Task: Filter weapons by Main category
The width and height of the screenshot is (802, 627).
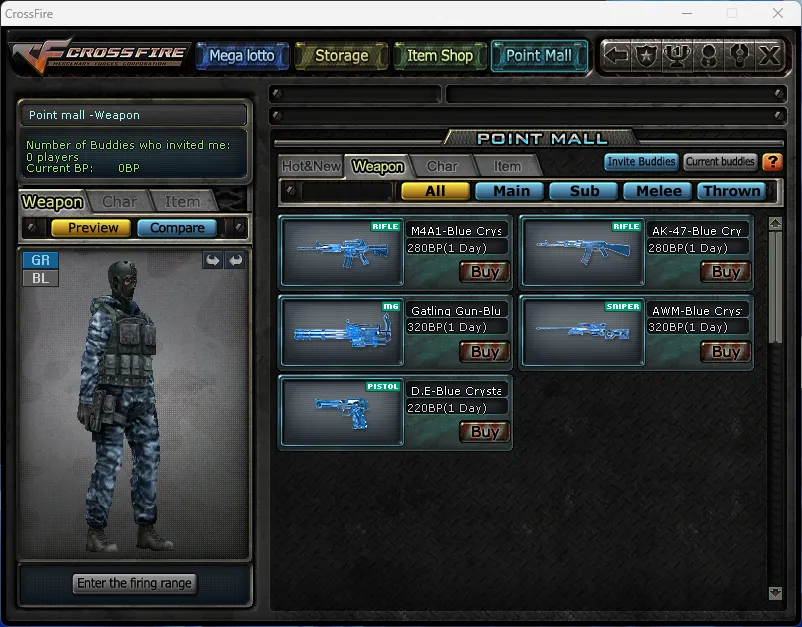Action: tap(510, 191)
